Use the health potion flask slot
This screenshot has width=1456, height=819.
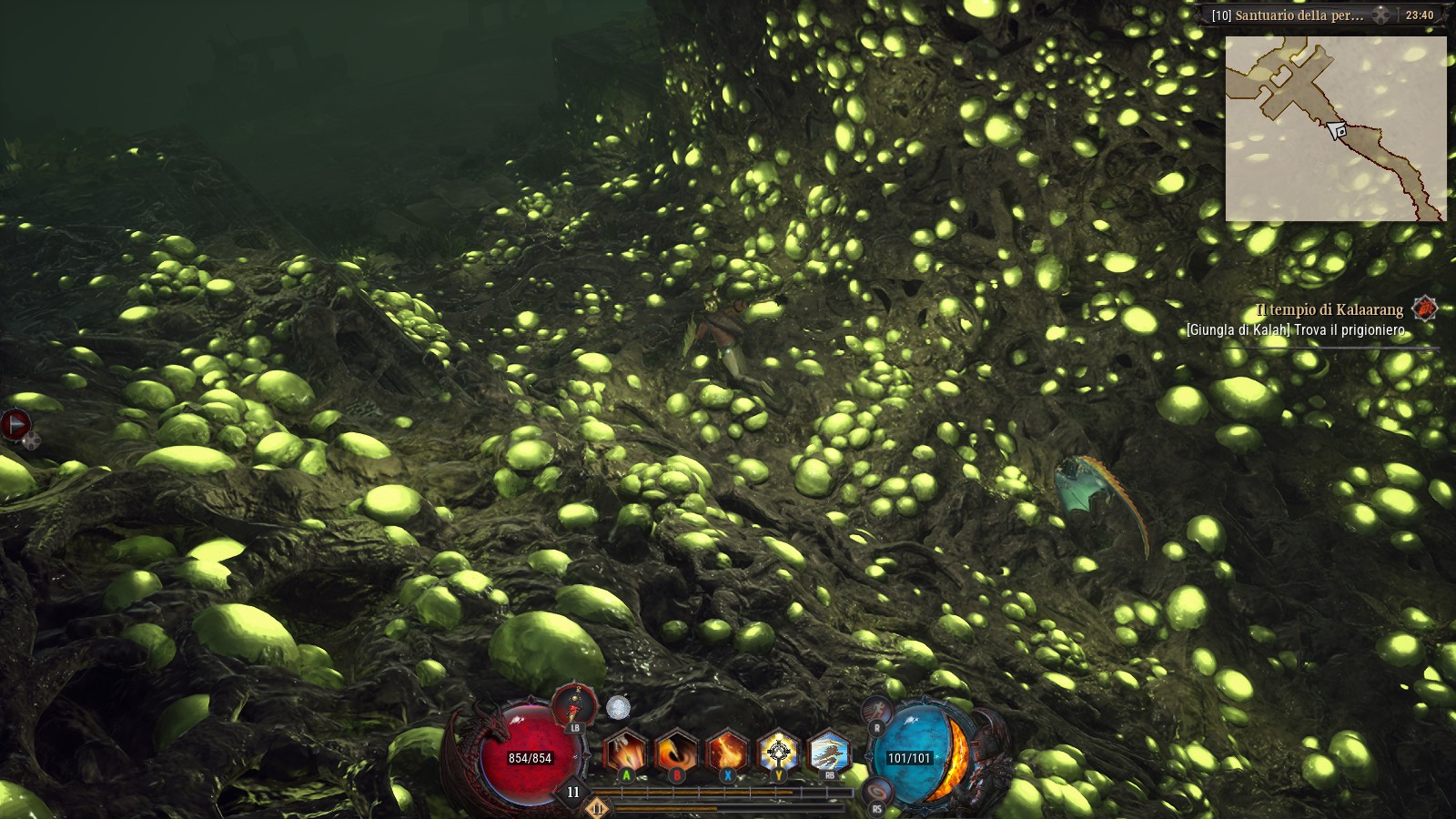(574, 706)
